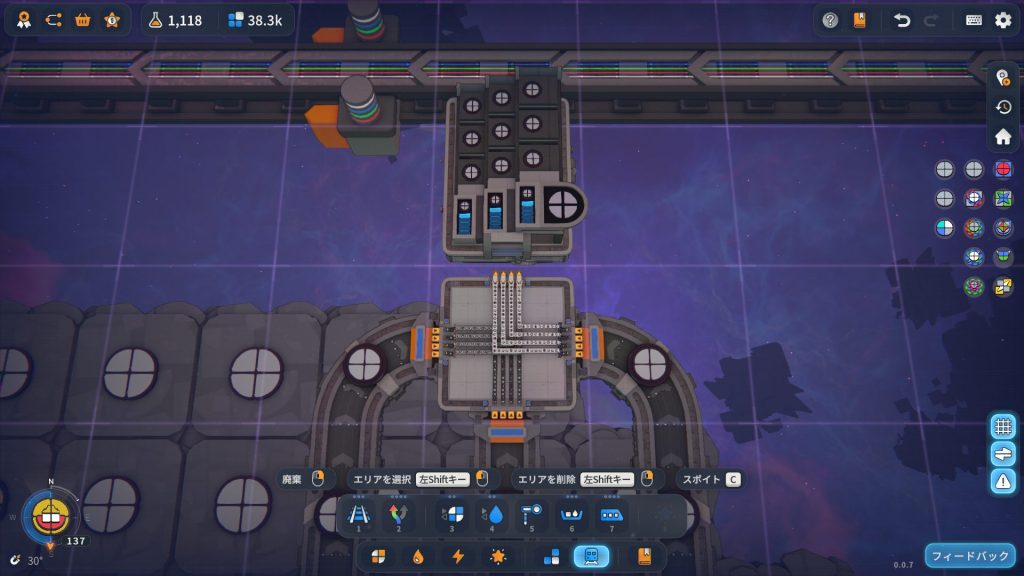Open the help question mark button

point(830,20)
